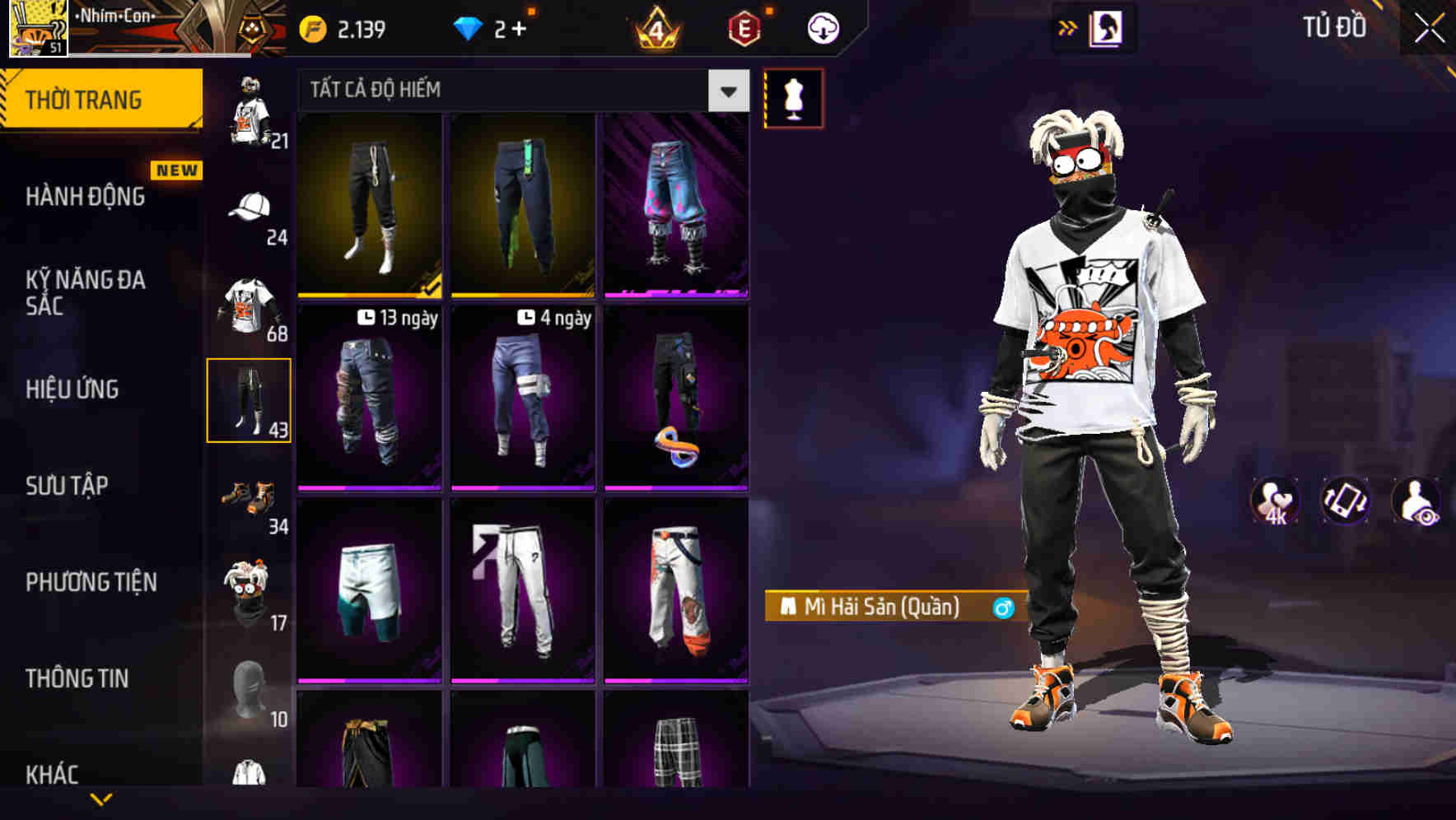The height and width of the screenshot is (820, 1456).
Task: Click the double-arrow expander near top right
Action: tap(1069, 26)
